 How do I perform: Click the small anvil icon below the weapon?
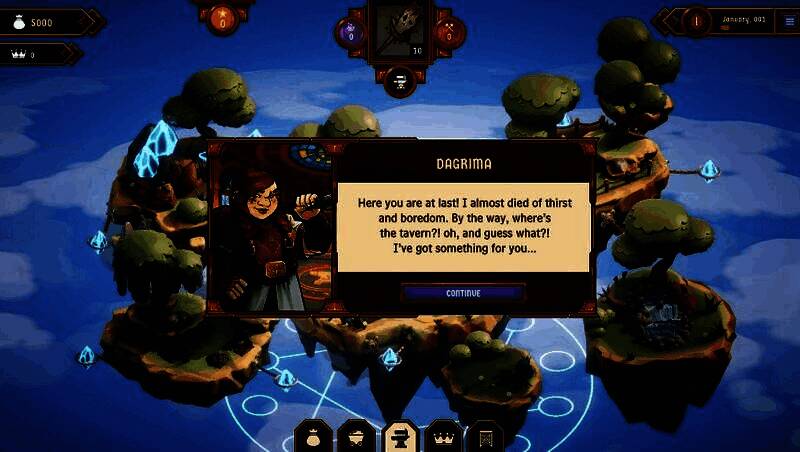point(400,78)
